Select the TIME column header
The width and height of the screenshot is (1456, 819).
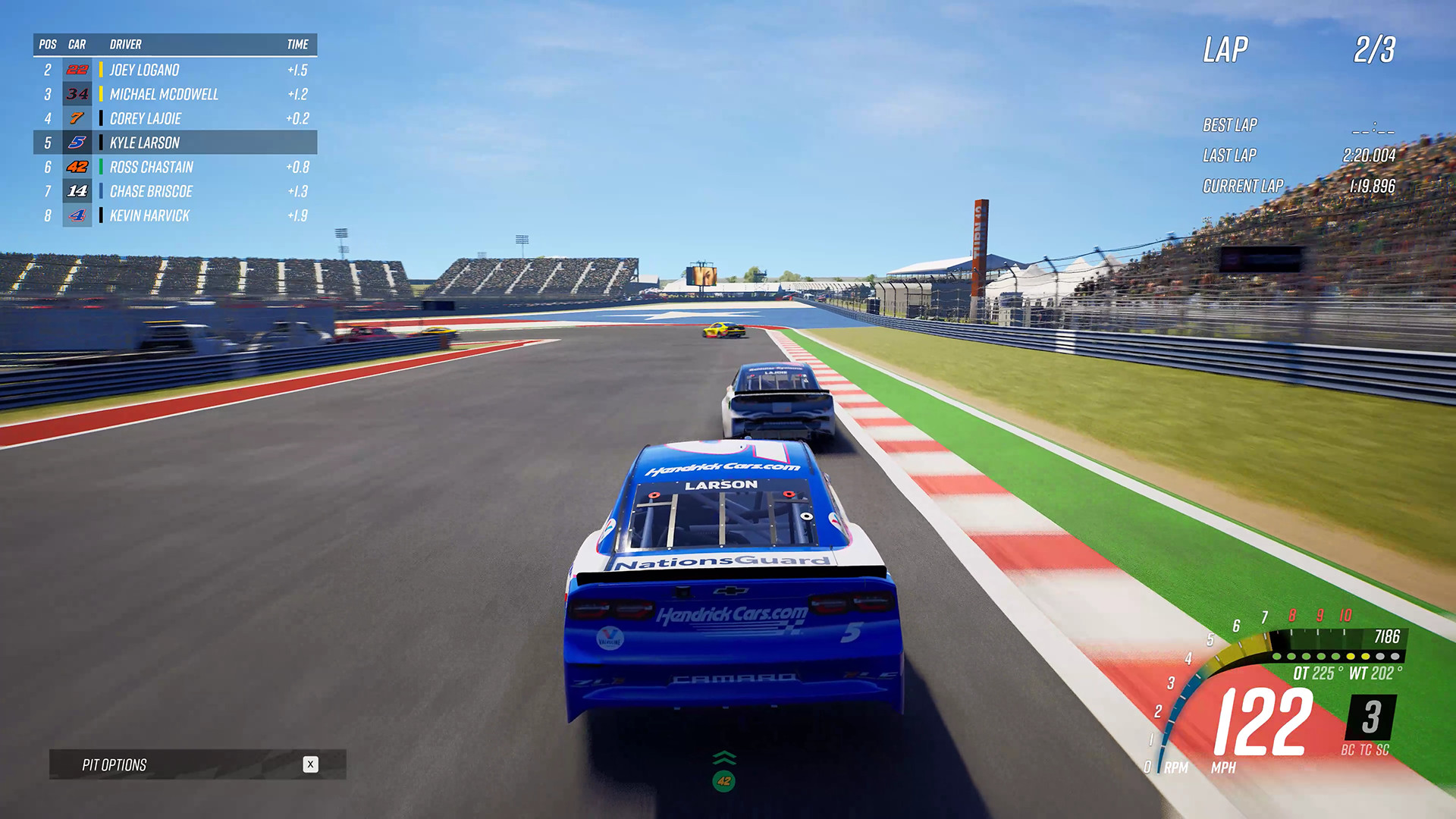click(x=297, y=45)
